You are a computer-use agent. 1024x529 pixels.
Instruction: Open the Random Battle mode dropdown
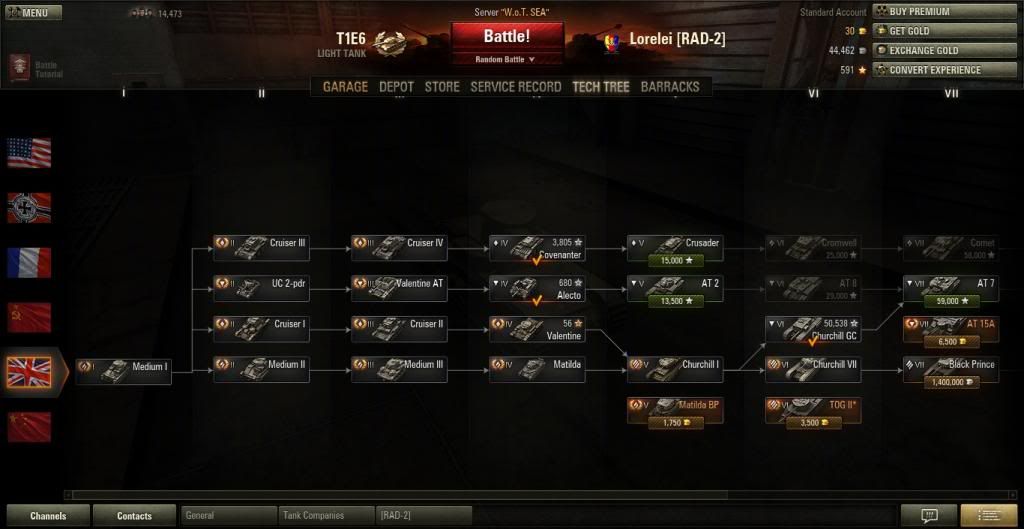pyautogui.click(x=506, y=60)
